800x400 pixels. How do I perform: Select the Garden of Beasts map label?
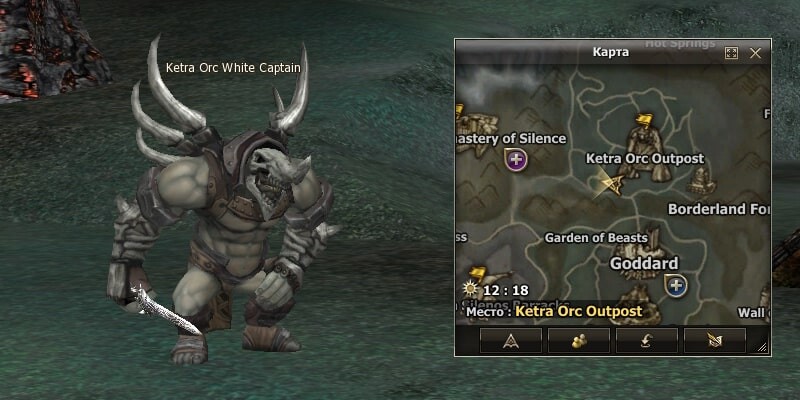(x=595, y=238)
